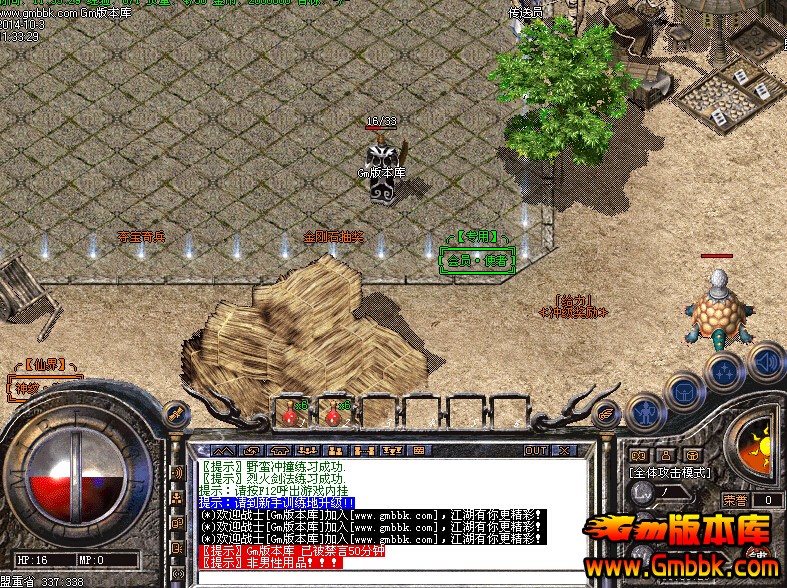Open the character status round button
Viewport: 787px width, 588px height.
point(645,410)
